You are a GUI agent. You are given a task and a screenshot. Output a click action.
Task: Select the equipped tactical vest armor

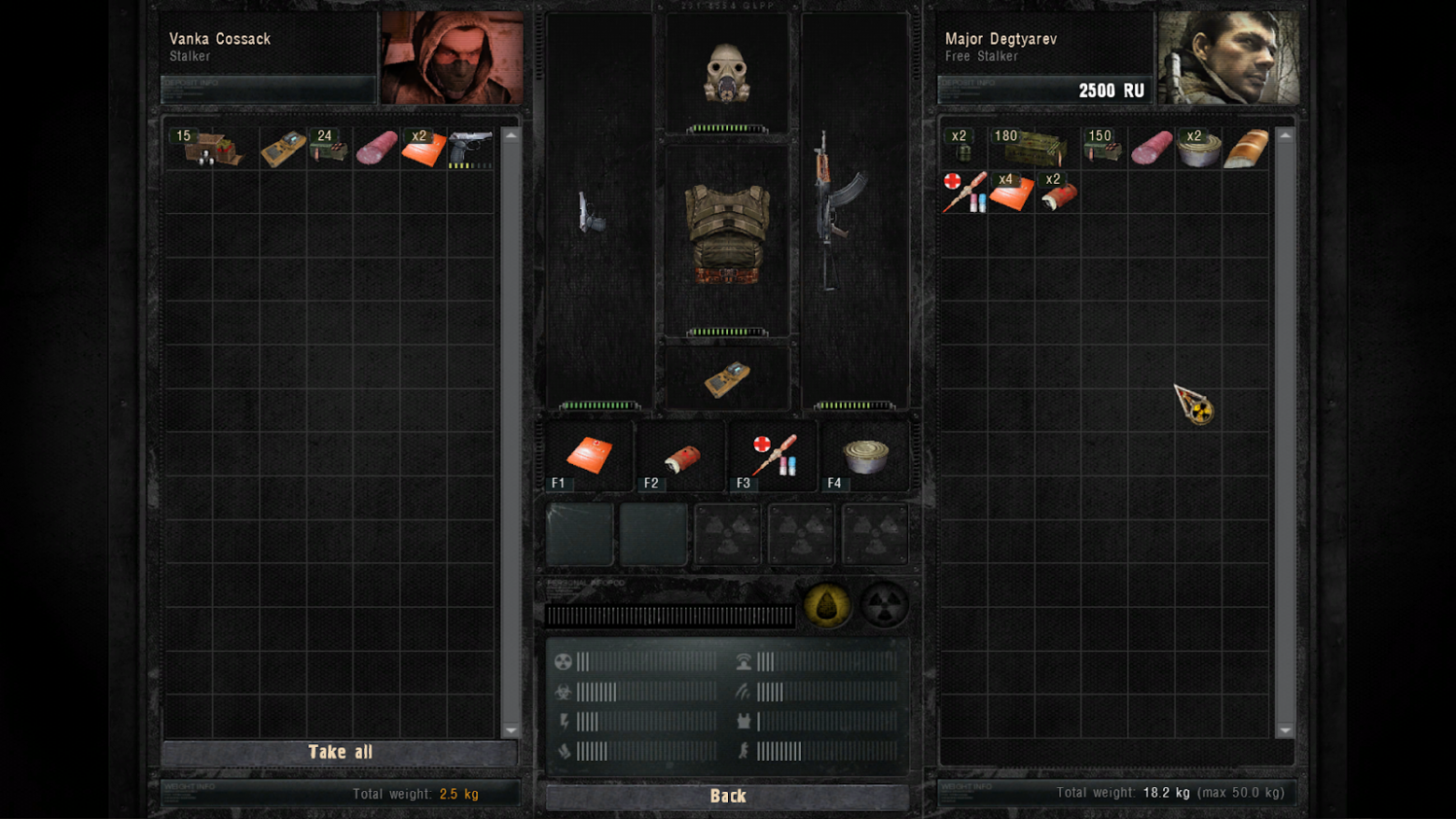pos(727,233)
